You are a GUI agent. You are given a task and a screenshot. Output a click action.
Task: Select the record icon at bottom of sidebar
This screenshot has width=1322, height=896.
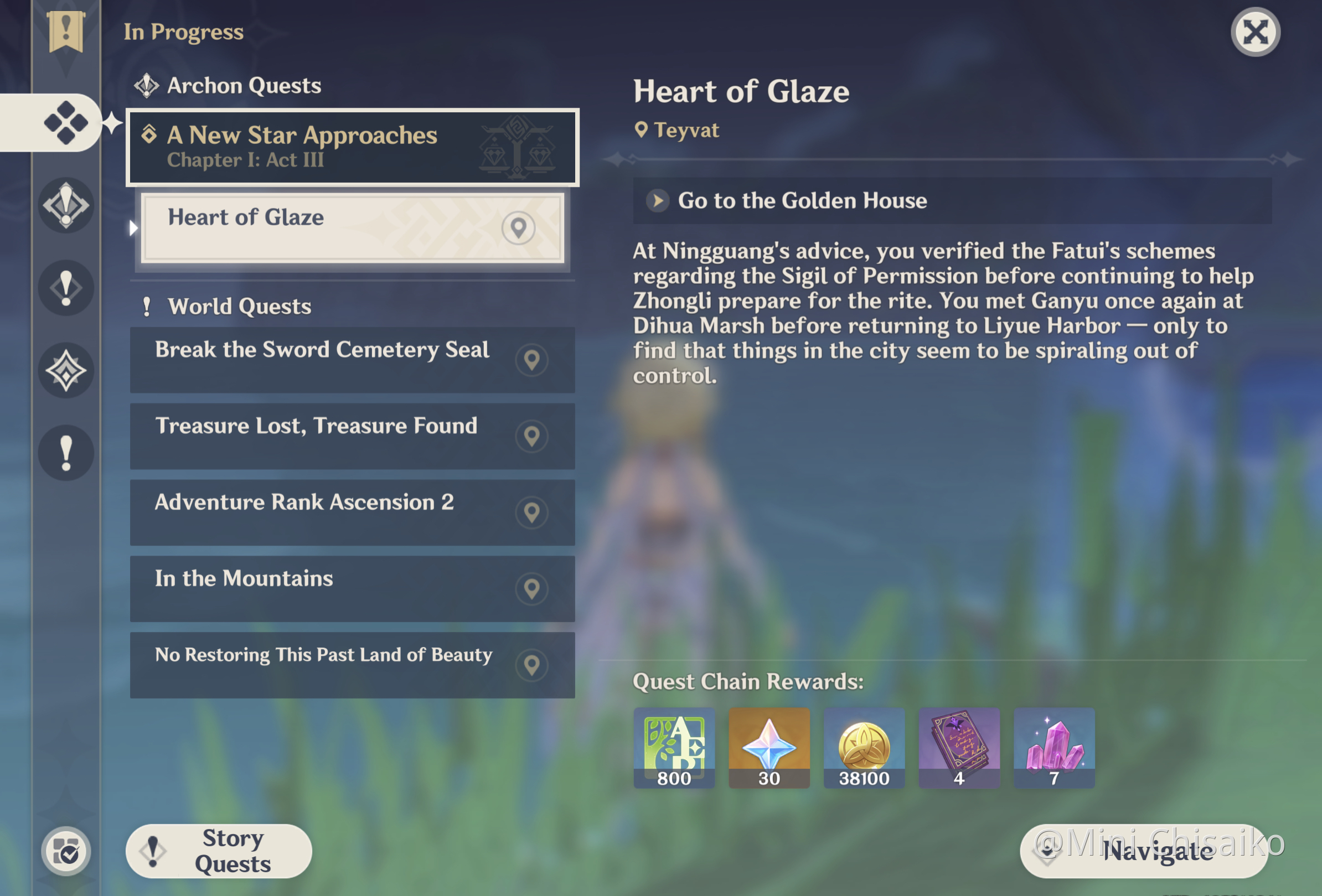(x=66, y=851)
